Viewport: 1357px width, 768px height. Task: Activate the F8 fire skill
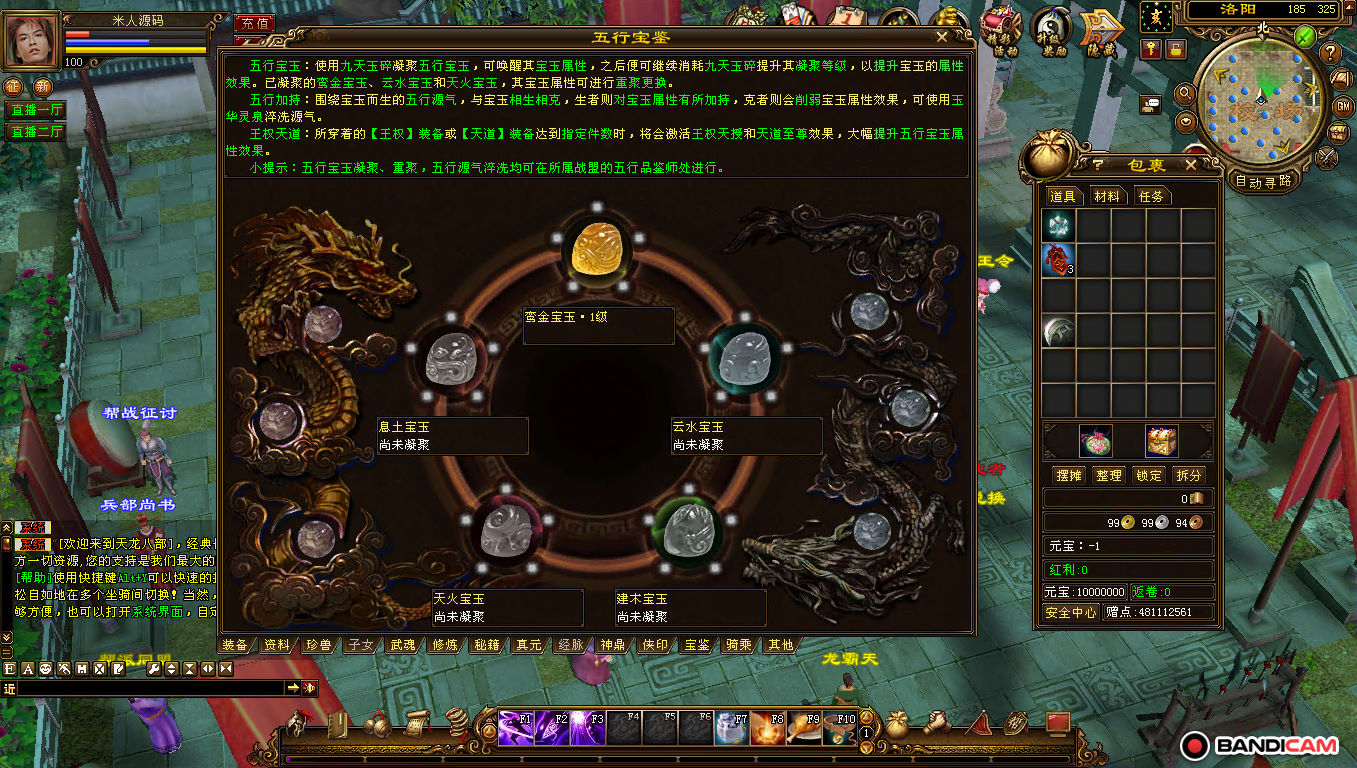[x=767, y=727]
